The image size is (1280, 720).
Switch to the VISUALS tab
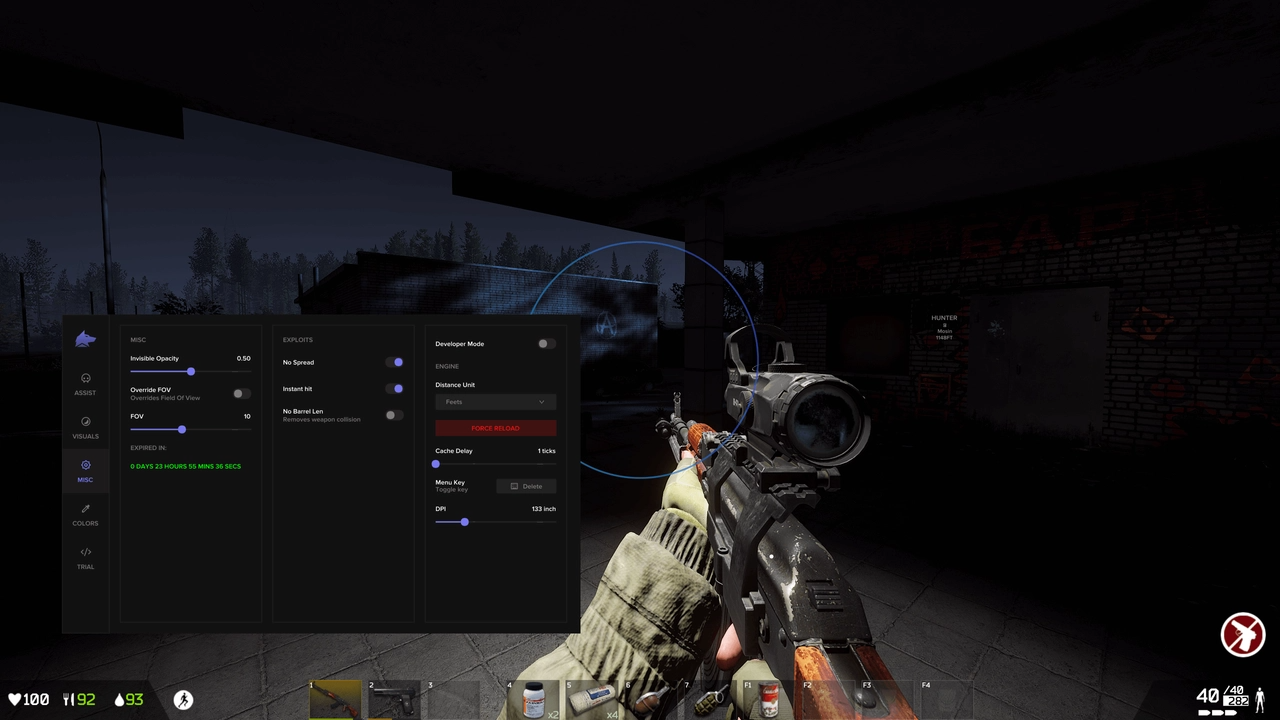pyautogui.click(x=85, y=423)
